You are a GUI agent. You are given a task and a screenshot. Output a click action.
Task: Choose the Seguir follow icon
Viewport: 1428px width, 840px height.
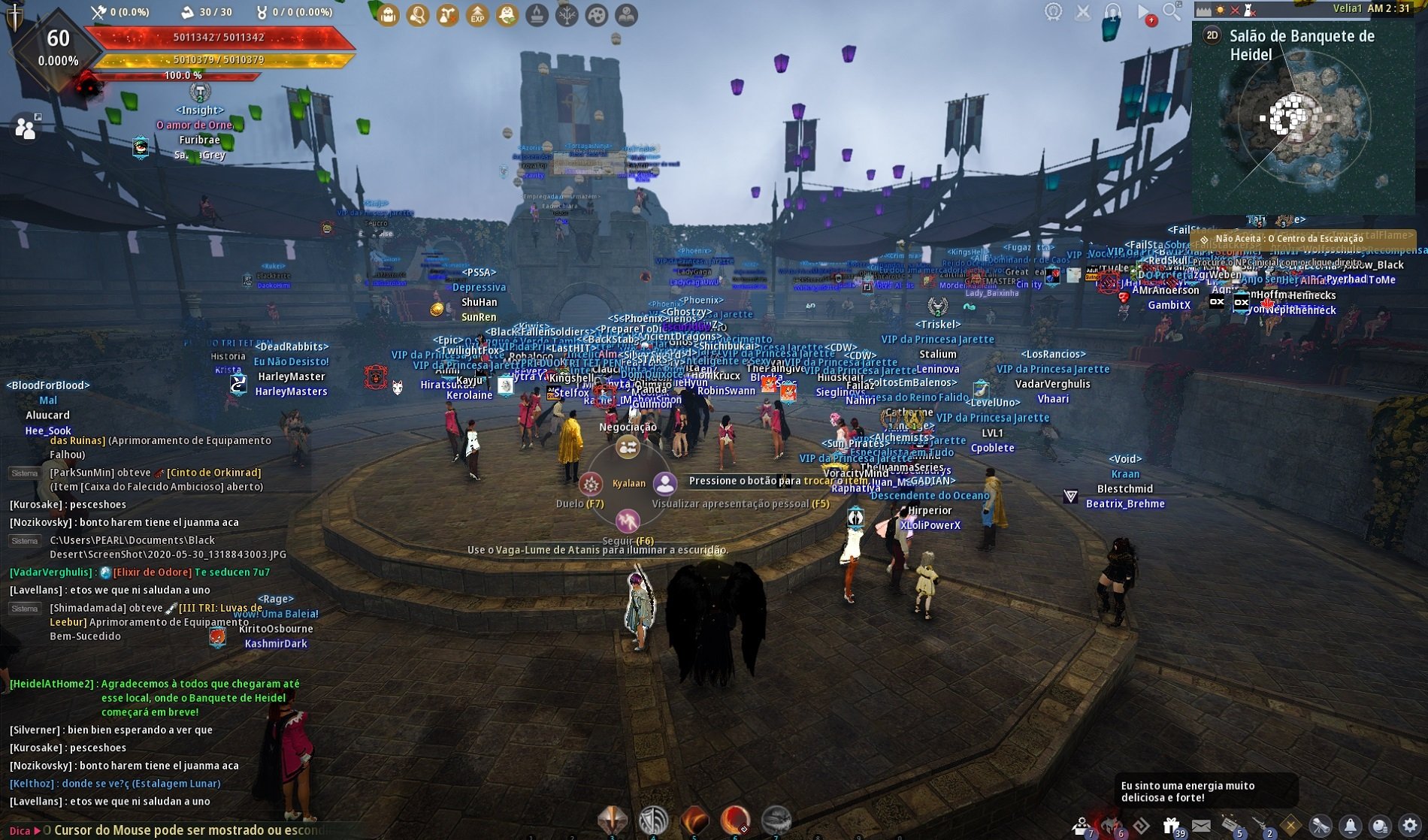pos(628,520)
